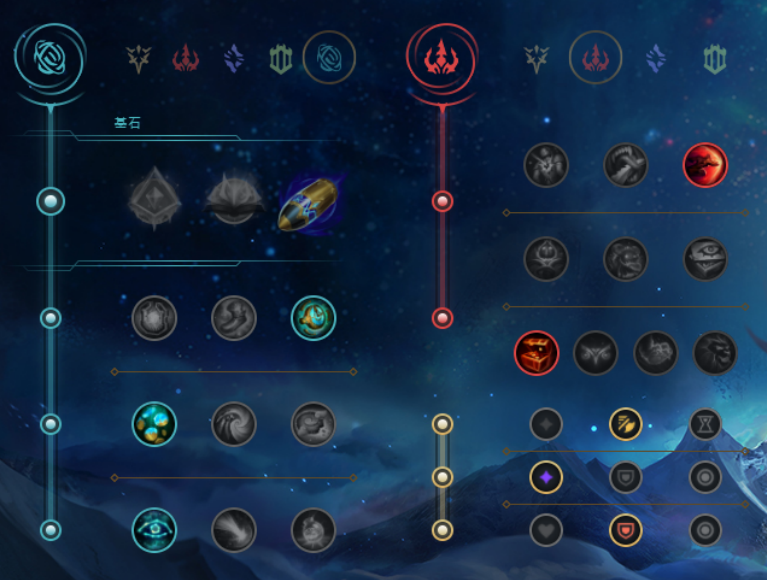The width and height of the screenshot is (767, 580).
Task: Choose the Cheap Shot rune
Action: pos(546,165)
